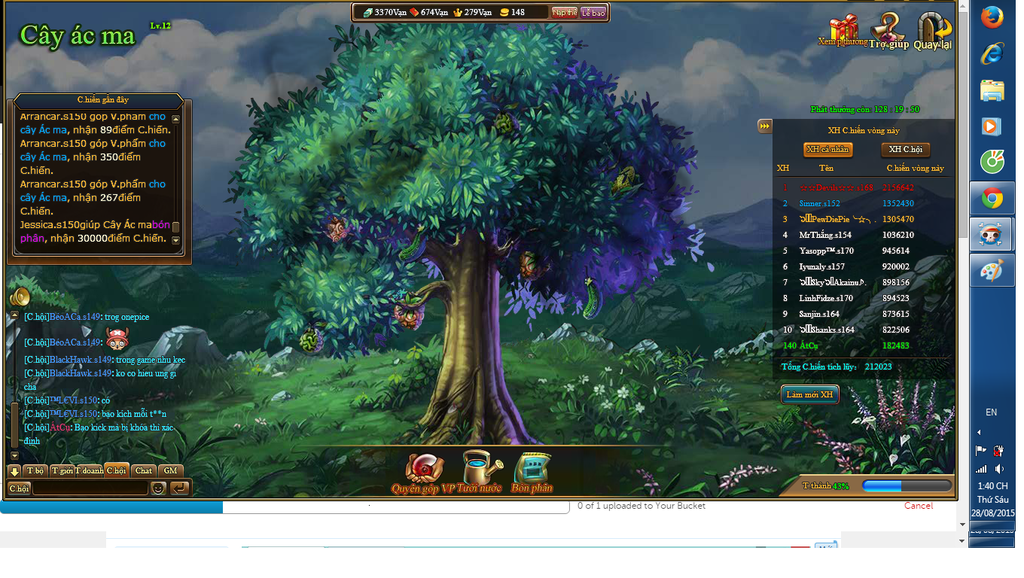Viewport: 1024px width, 578px height.
Task: Leave via the Quay lại door icon
Action: [932, 29]
